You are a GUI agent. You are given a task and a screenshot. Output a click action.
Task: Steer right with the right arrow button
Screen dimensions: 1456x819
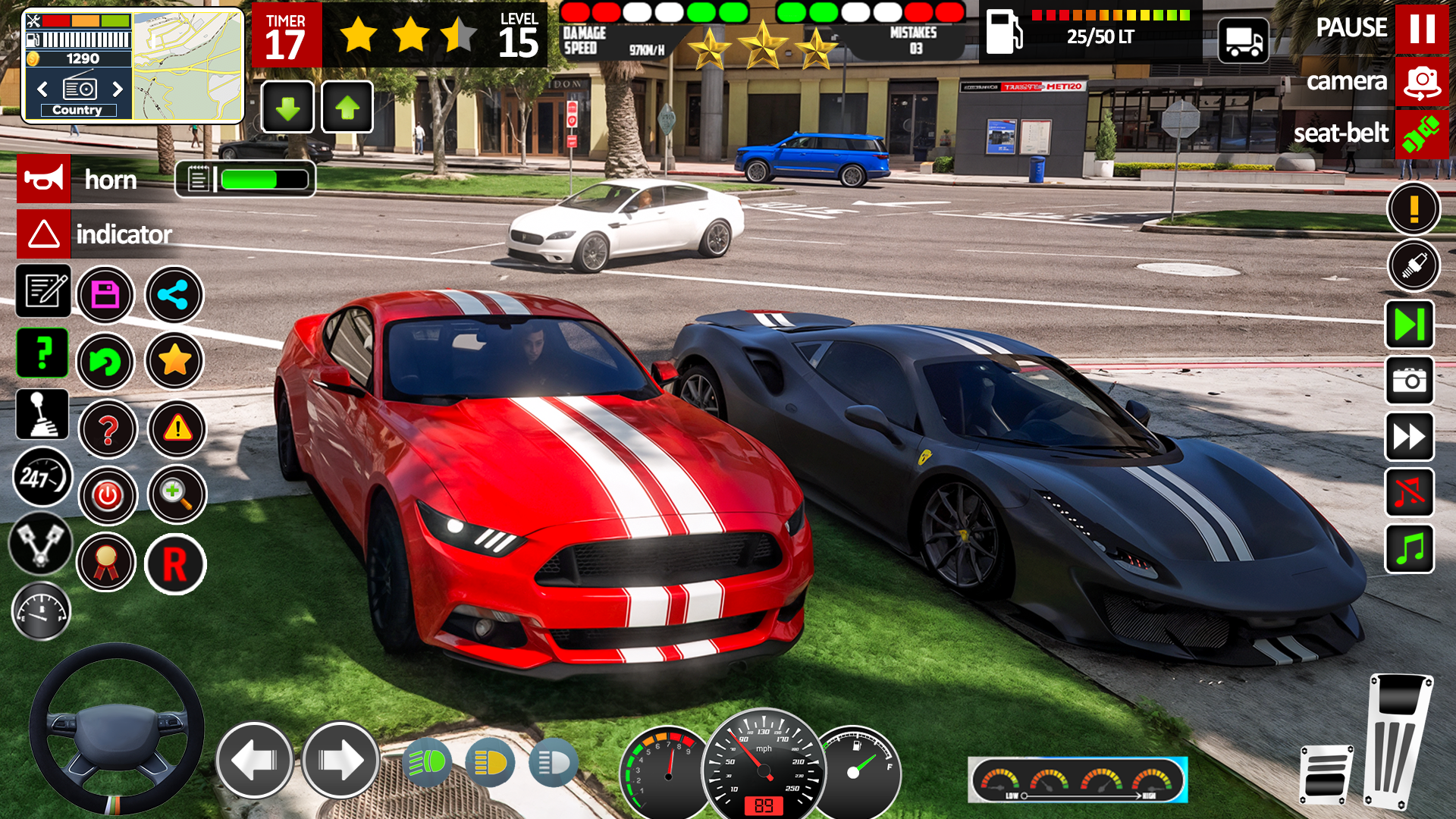(x=340, y=760)
